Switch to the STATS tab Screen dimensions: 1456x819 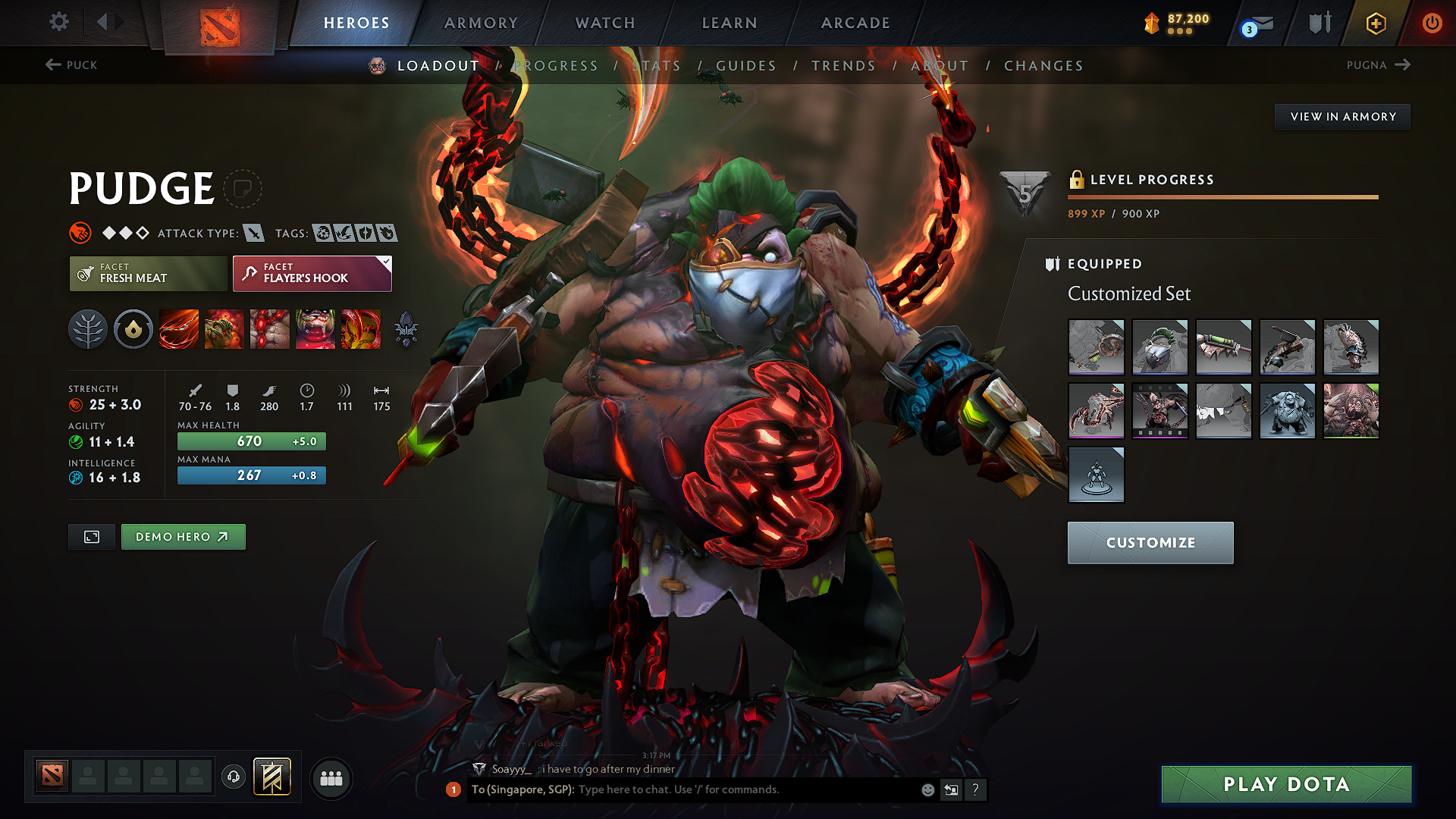657,66
